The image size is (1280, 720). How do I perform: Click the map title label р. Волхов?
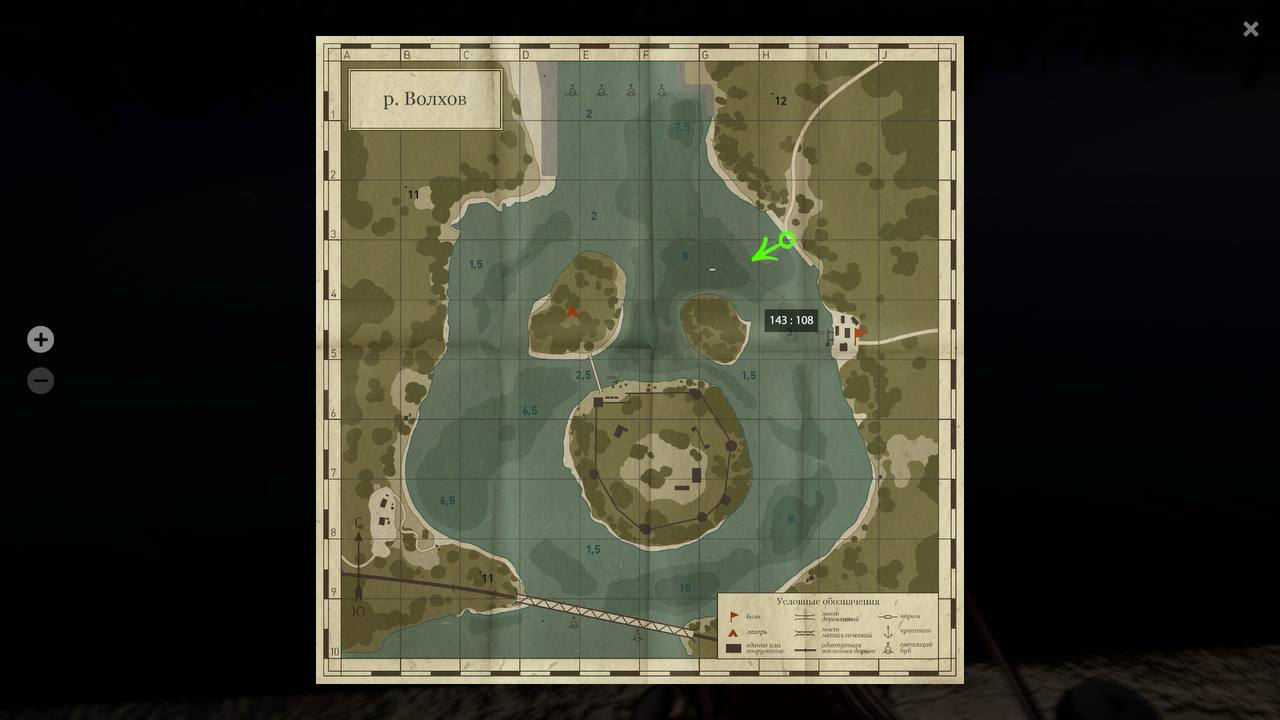(425, 98)
